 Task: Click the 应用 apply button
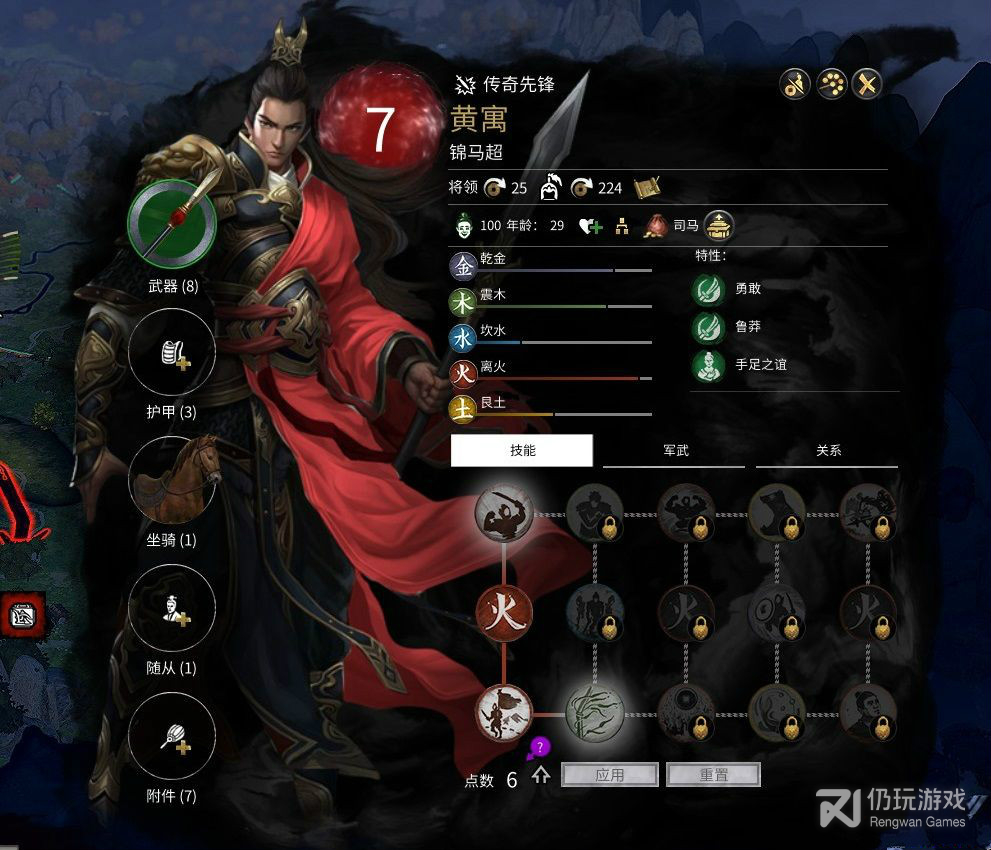[610, 775]
